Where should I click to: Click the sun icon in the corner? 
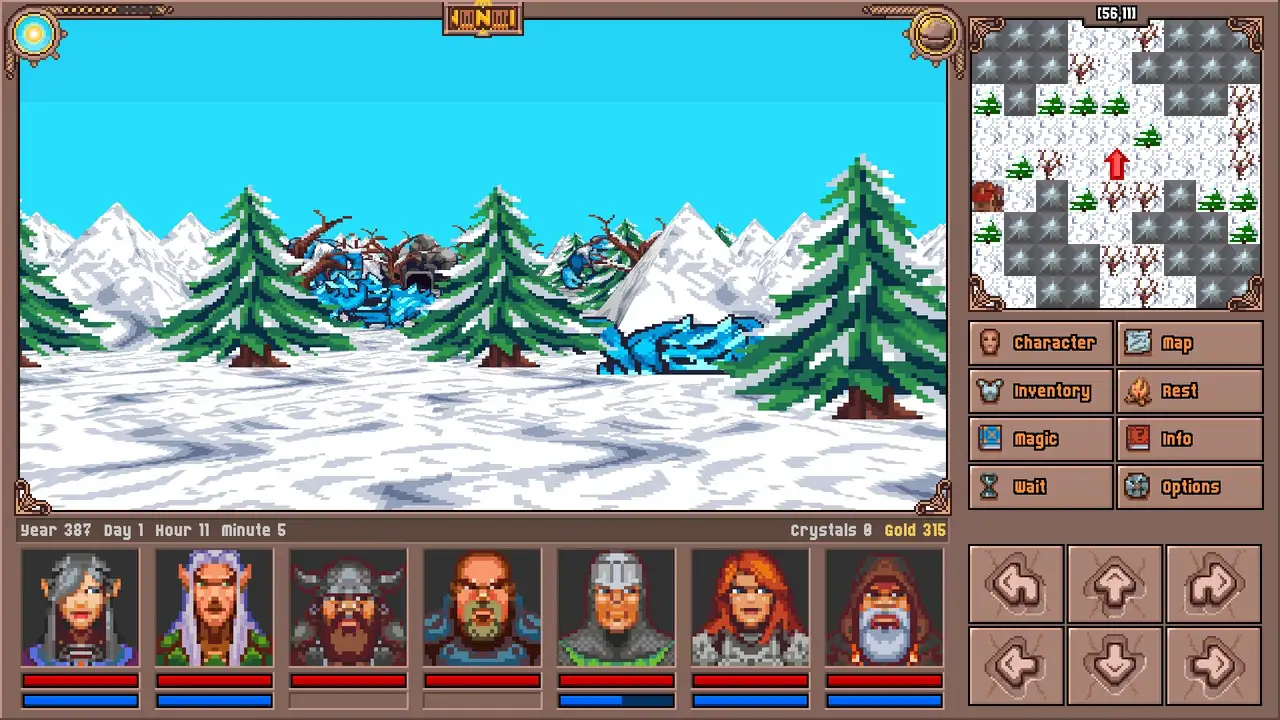35,35
